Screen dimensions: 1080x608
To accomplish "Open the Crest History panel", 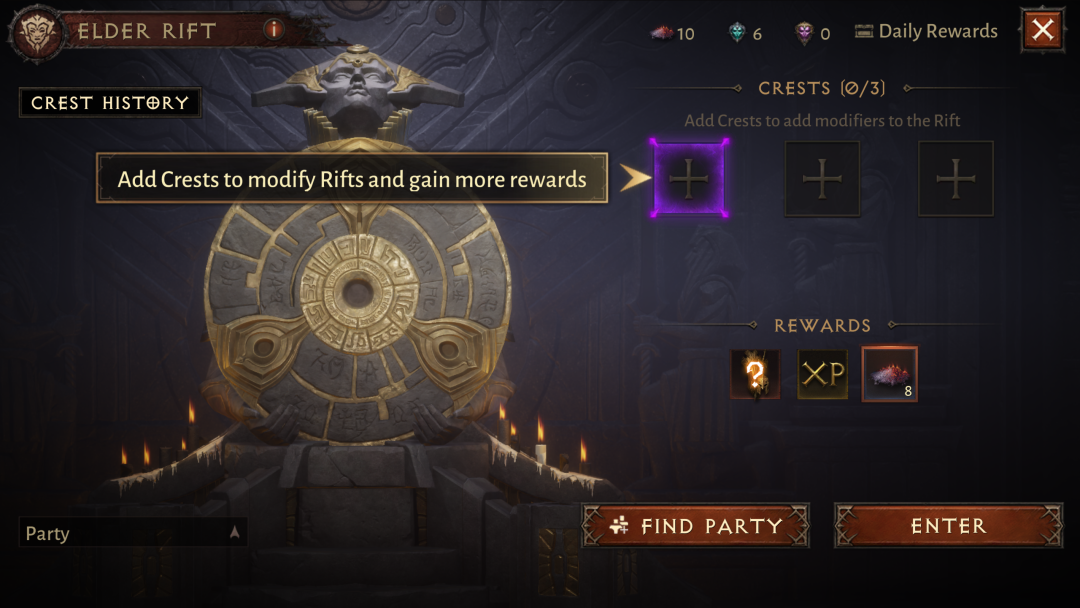I will (110, 103).
